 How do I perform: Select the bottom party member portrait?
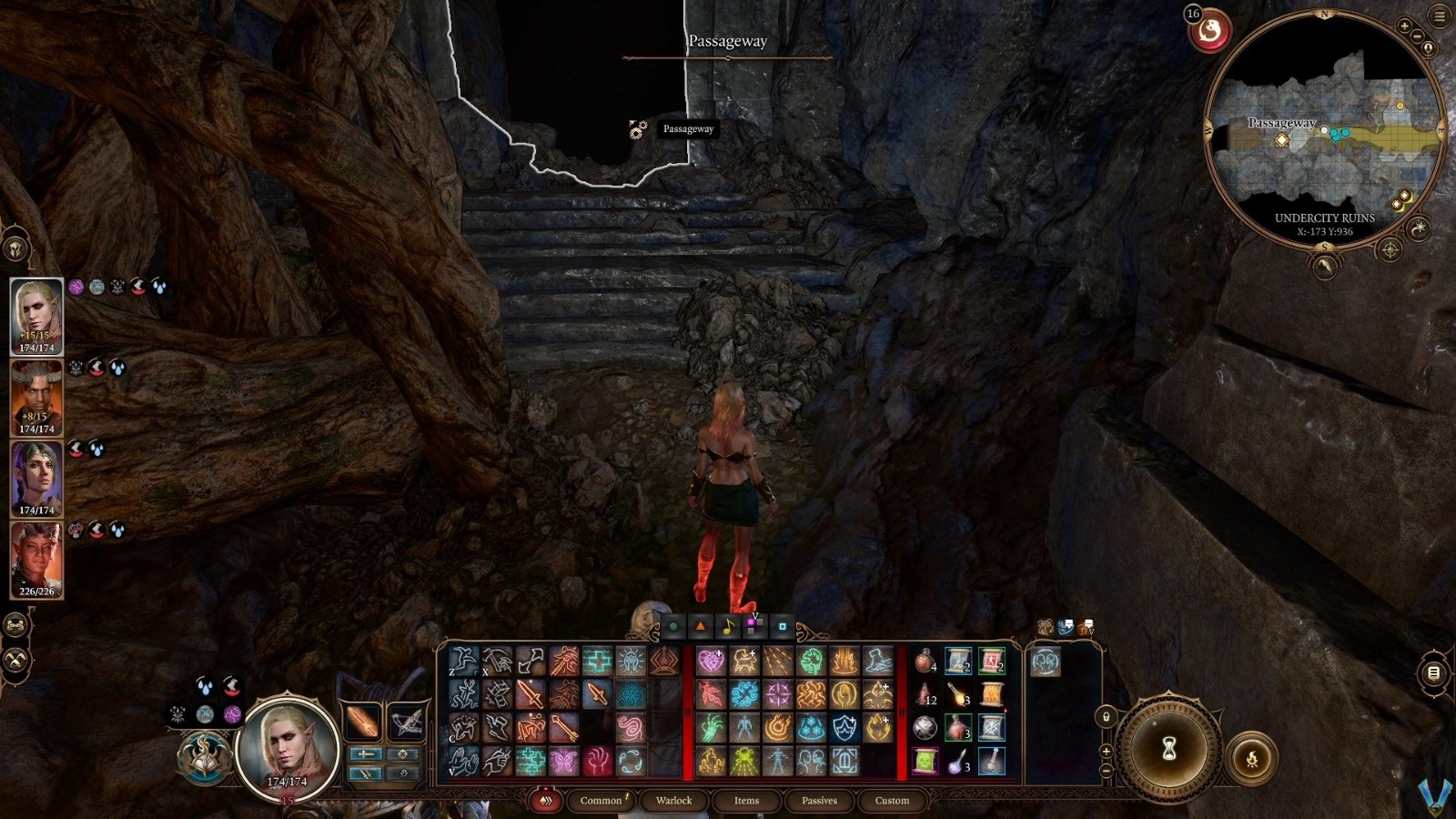(x=36, y=560)
